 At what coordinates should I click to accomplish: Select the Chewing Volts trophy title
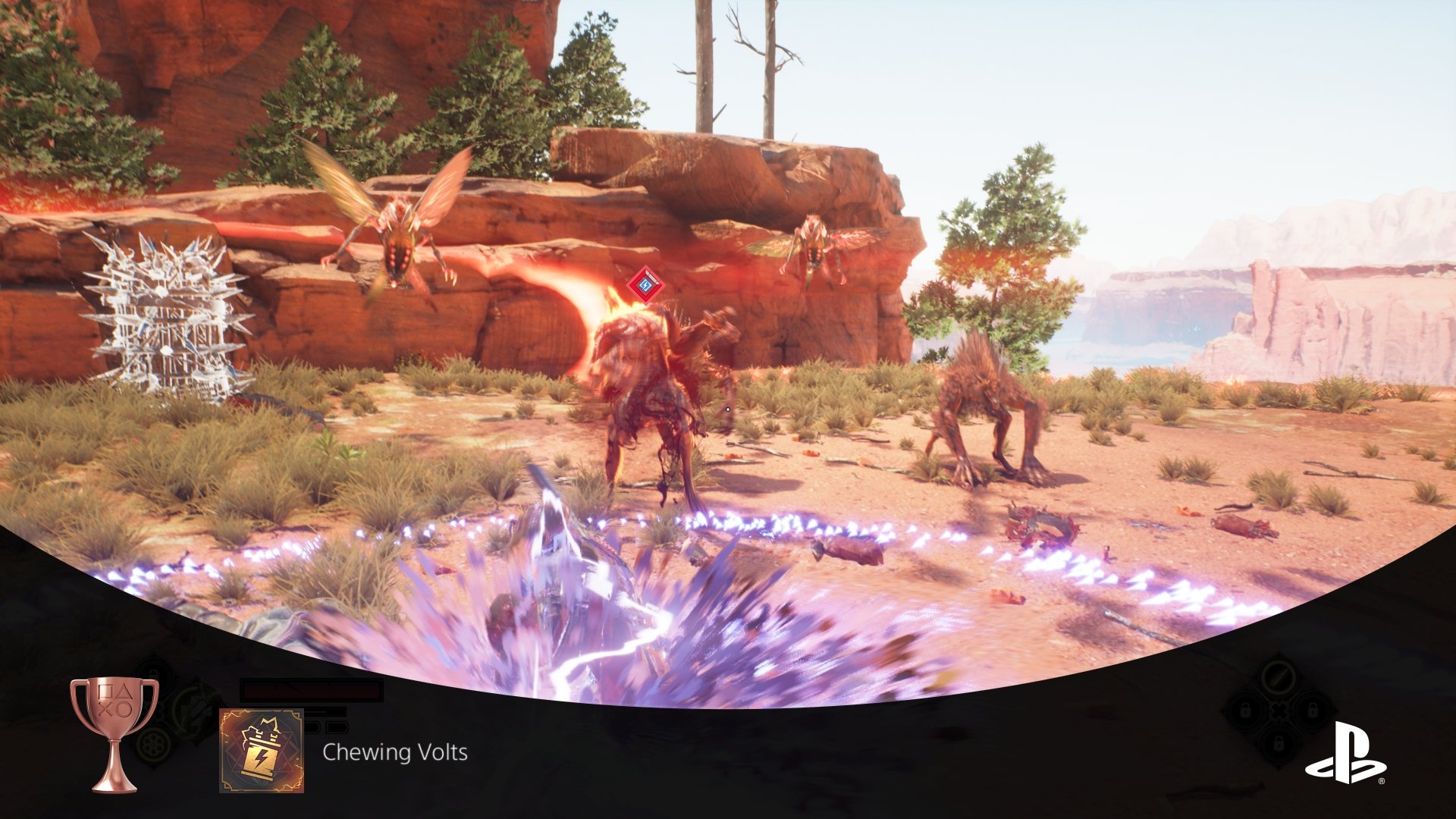point(394,752)
